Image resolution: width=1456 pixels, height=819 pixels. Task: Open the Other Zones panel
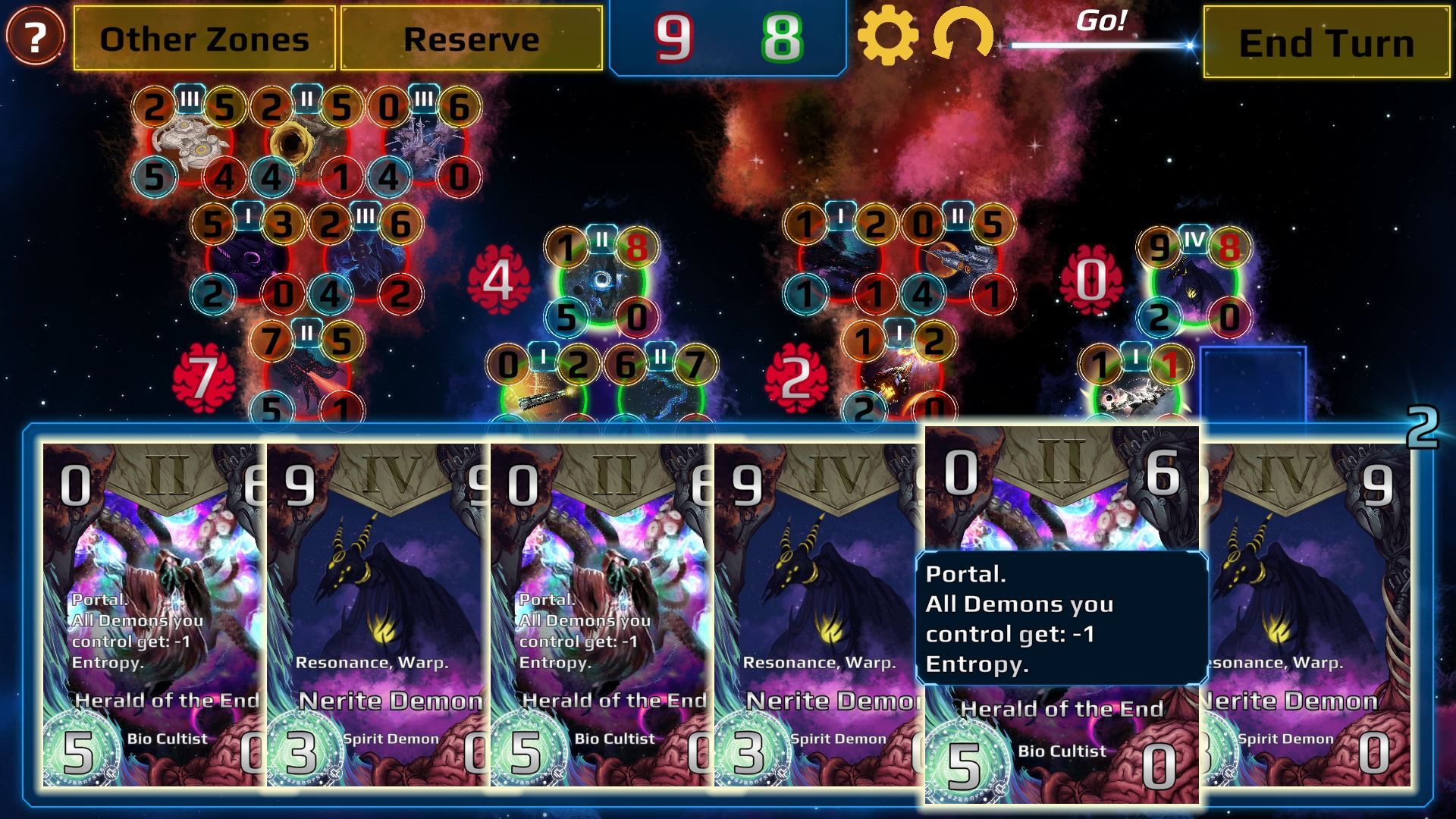tap(204, 39)
